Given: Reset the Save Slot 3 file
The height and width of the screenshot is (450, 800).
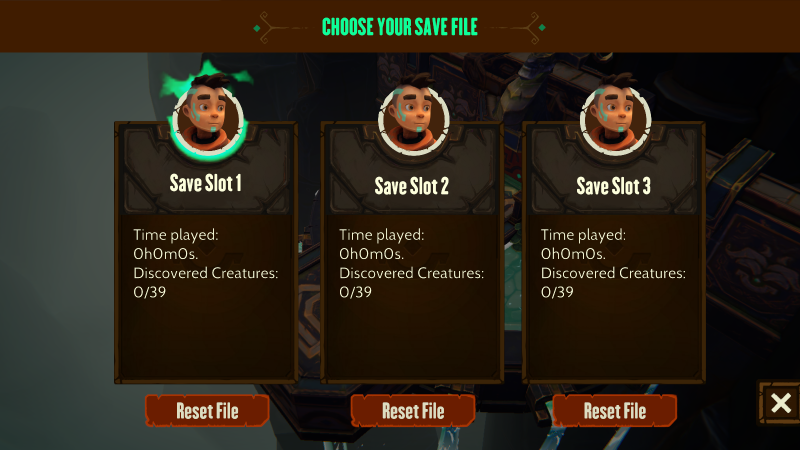Looking at the screenshot, I should tap(614, 410).
